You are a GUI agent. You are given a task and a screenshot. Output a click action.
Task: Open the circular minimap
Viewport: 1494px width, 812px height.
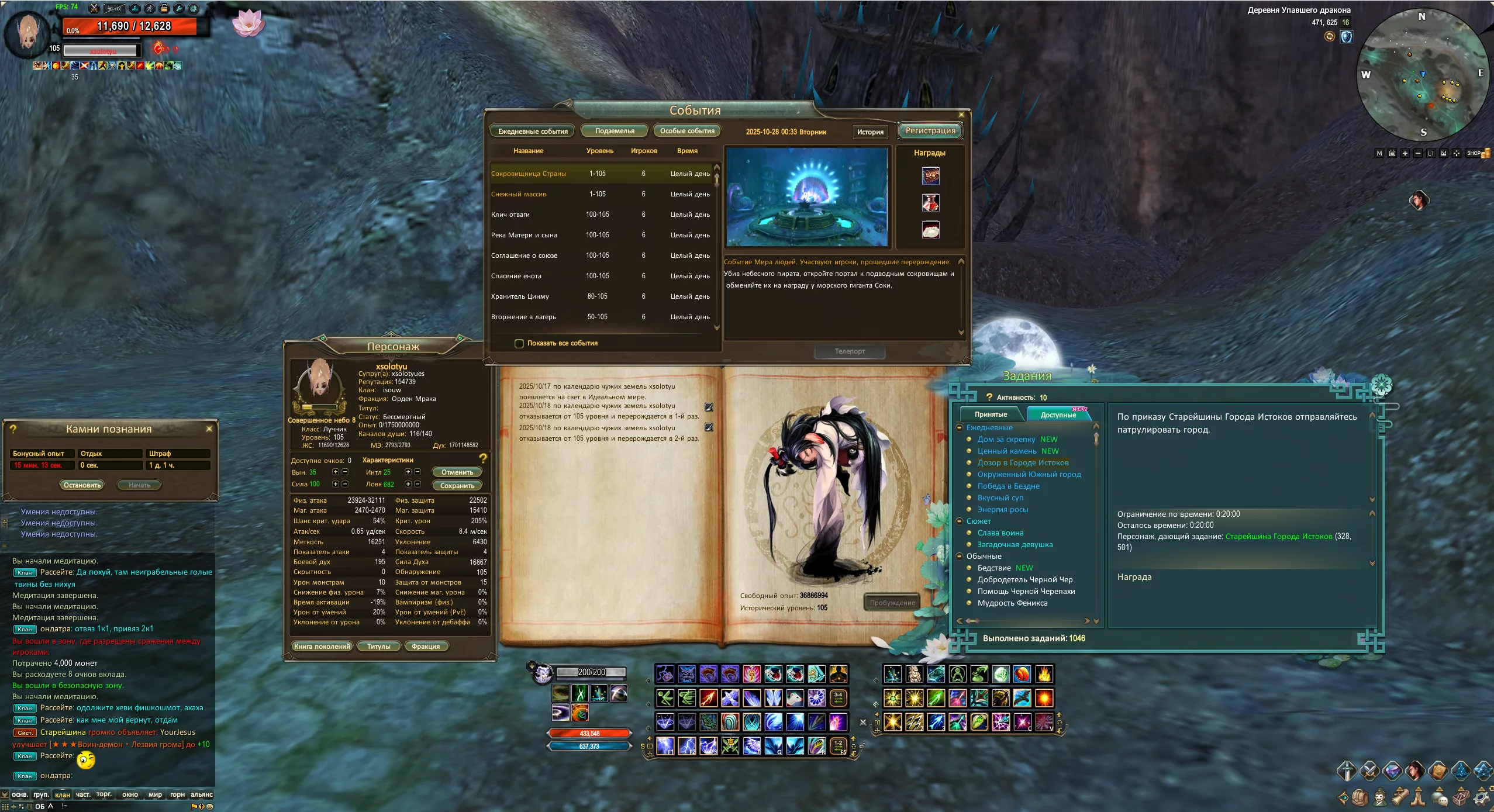(x=1422, y=75)
